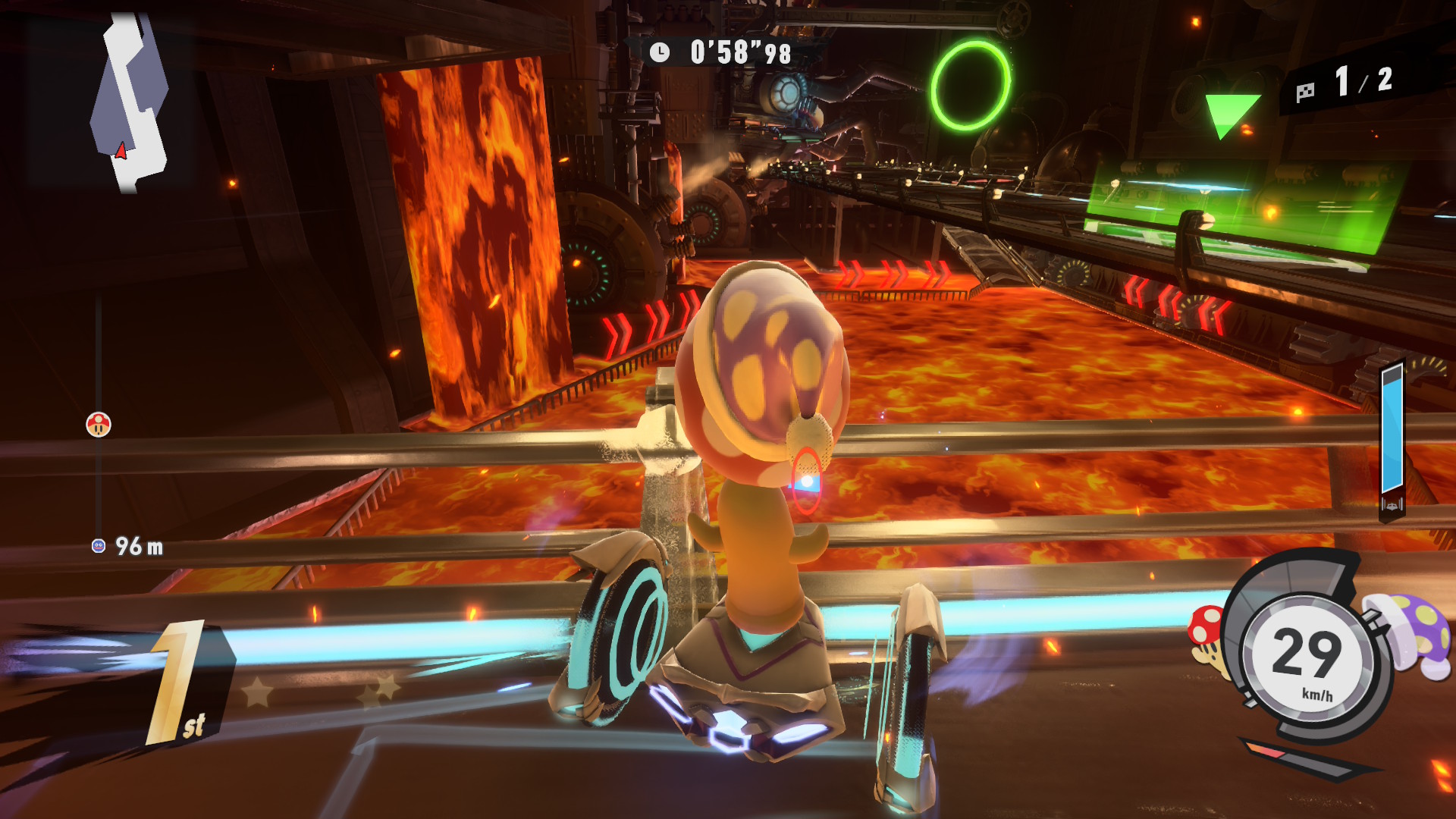Select the red mushroom item slot
This screenshot has height=819, width=1456.
[1207, 637]
